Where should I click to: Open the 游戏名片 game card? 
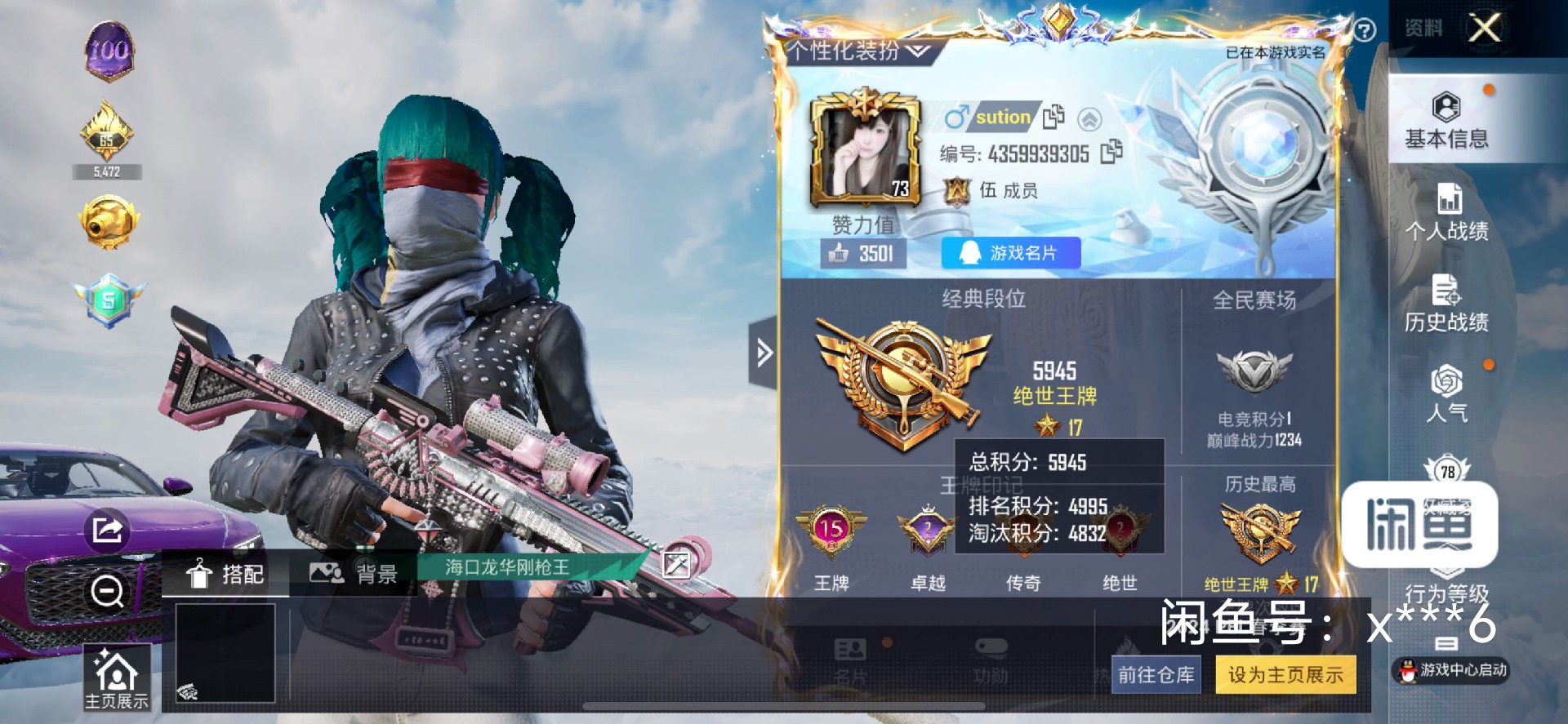click(x=1011, y=253)
